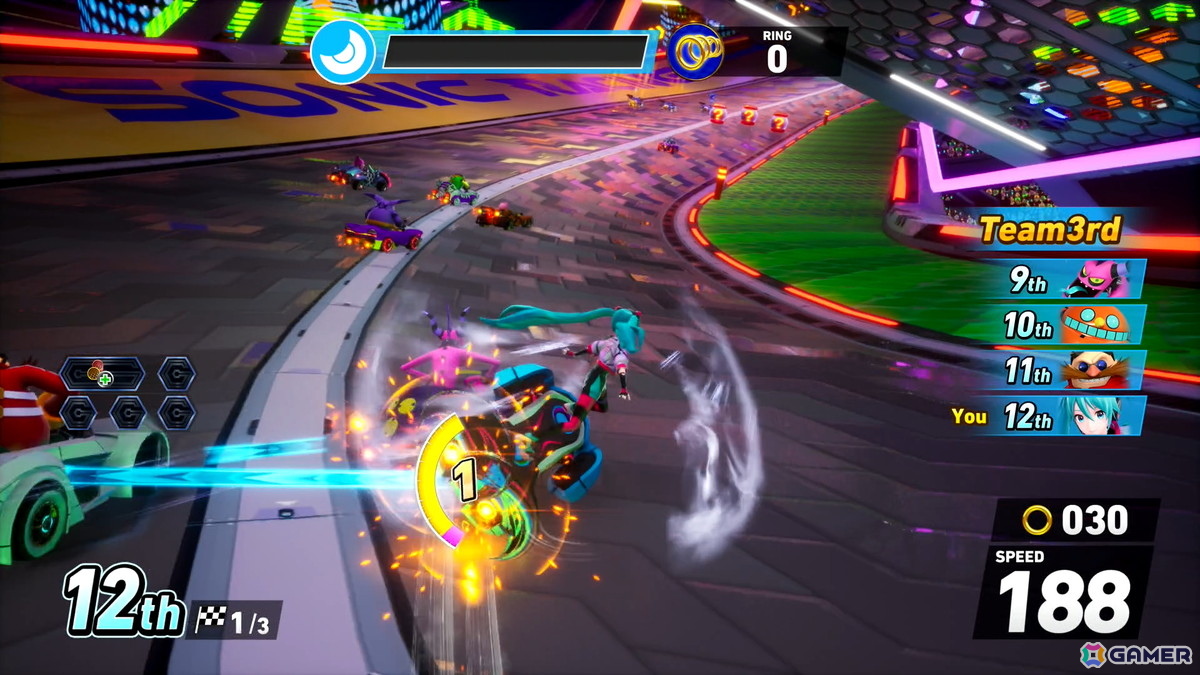Screen dimensions: 1200x675
Task: Click the gadget slot with colored icon
Action: coord(102,375)
